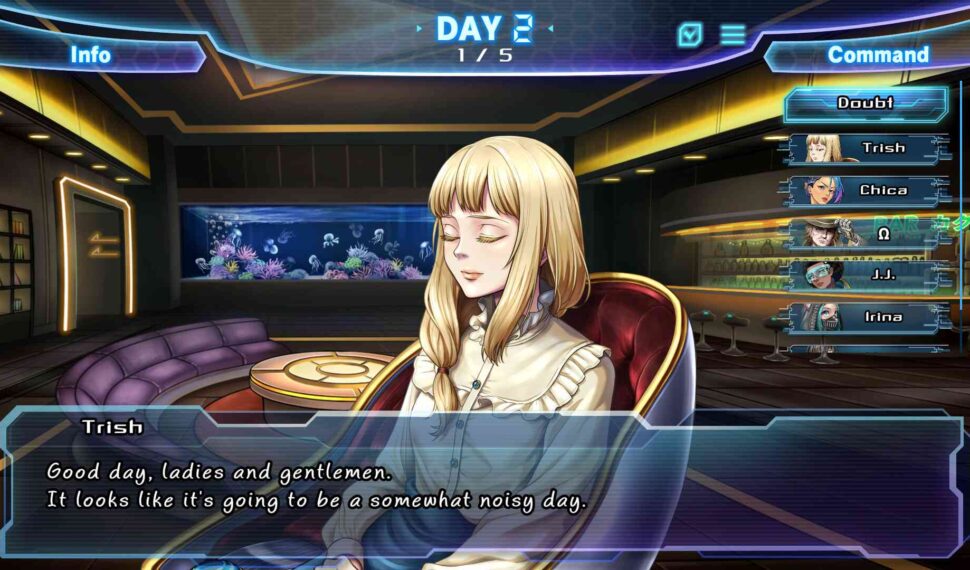
Task: Select Irina from the character list
Action: [x=866, y=317]
